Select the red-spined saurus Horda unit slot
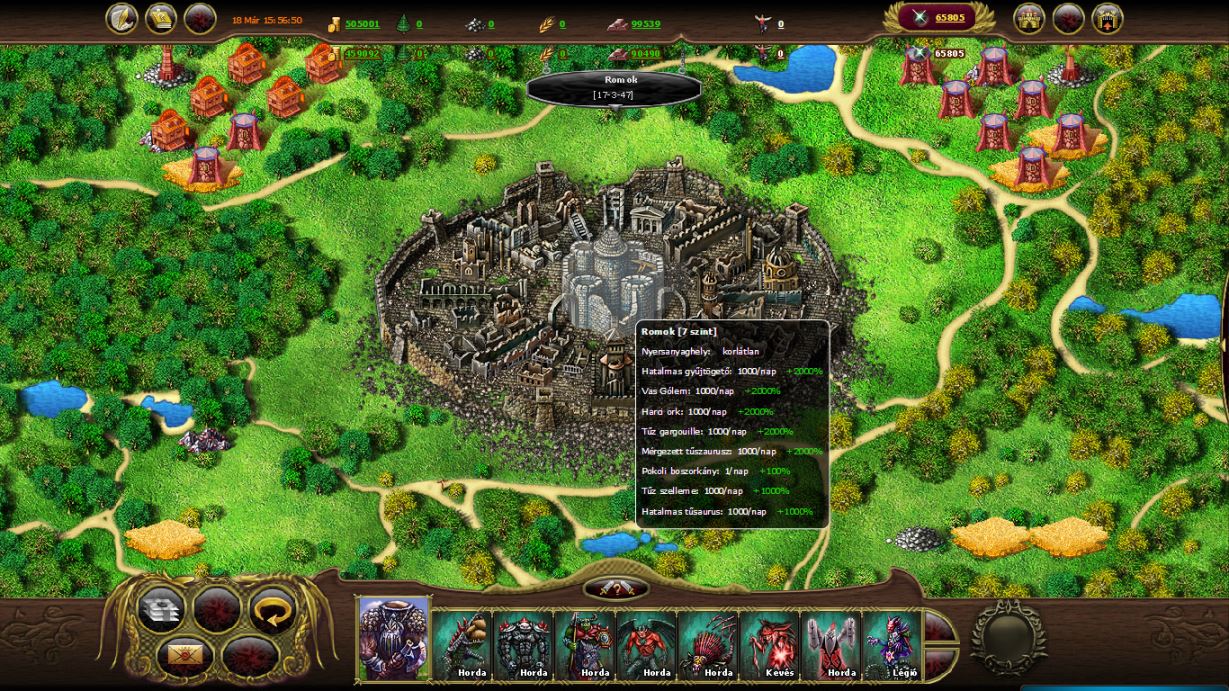Image resolution: width=1229 pixels, height=691 pixels. click(x=709, y=644)
